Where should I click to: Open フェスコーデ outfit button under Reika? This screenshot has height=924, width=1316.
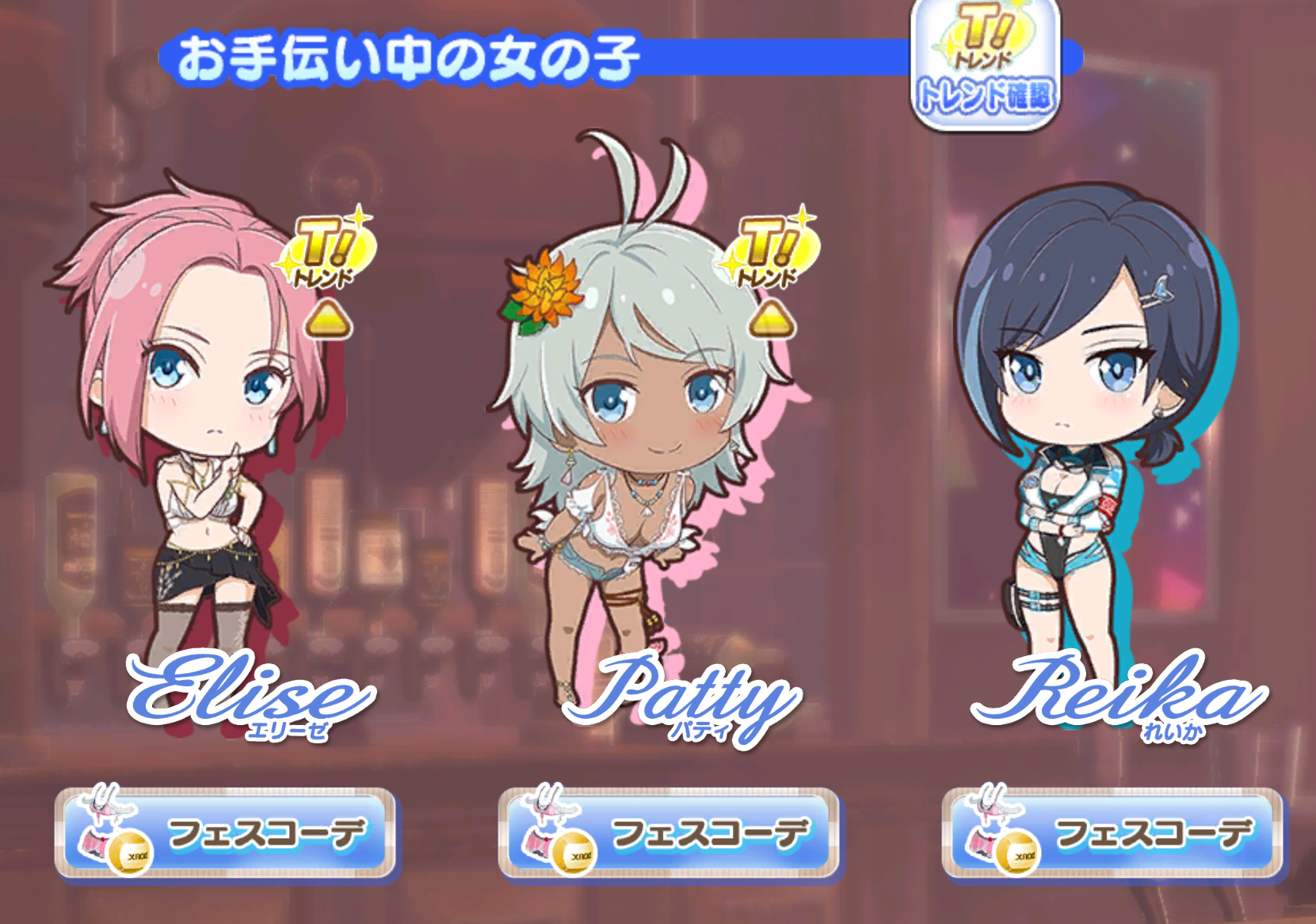pos(1112,834)
